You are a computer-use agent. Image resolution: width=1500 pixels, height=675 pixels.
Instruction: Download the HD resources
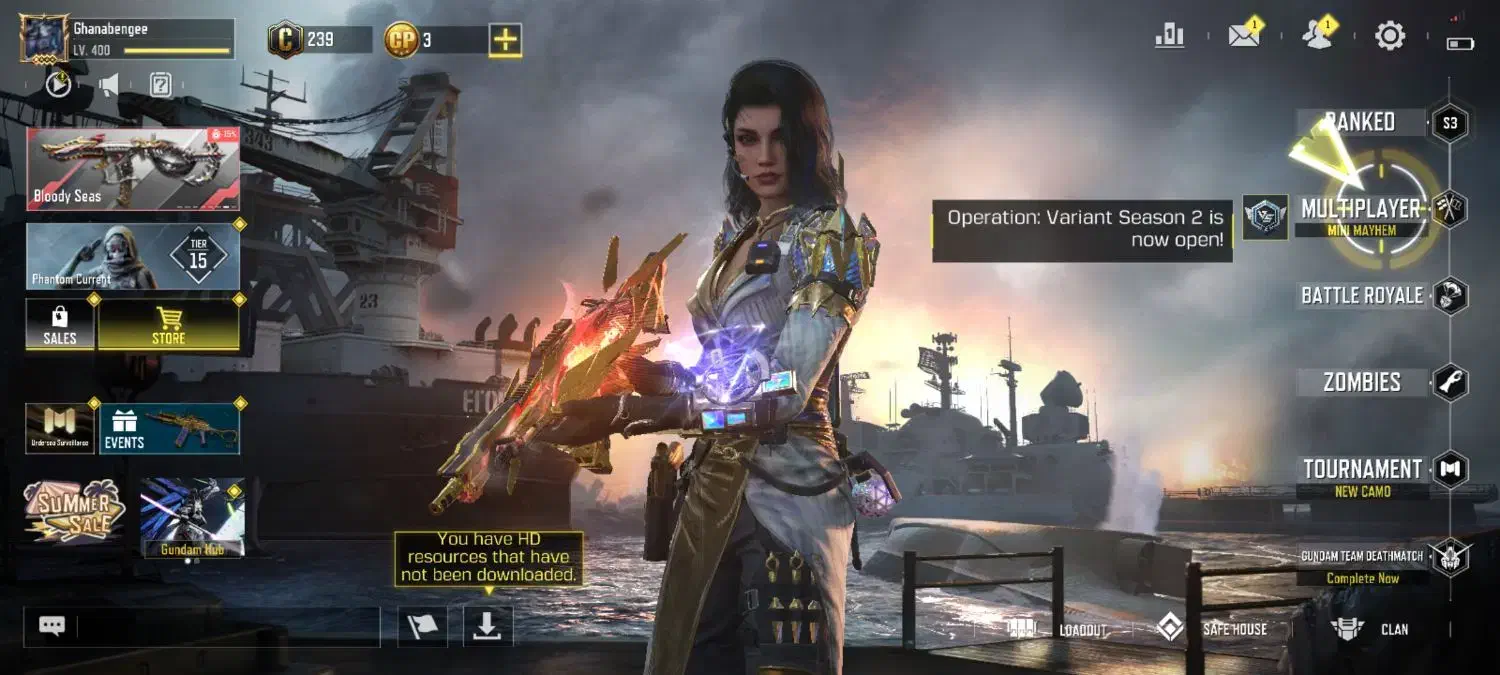pos(487,625)
